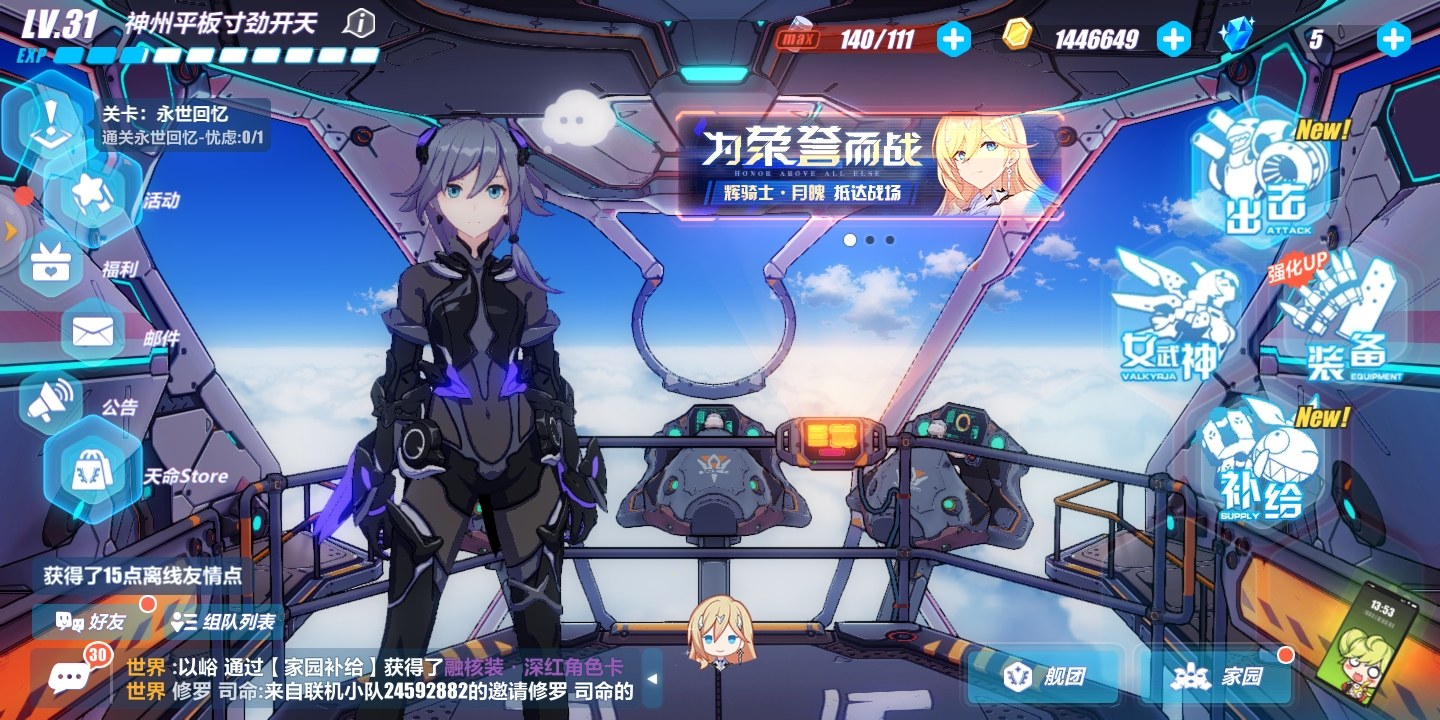Buy crystals with the plus button
The image size is (1440, 720).
(x=1393, y=39)
